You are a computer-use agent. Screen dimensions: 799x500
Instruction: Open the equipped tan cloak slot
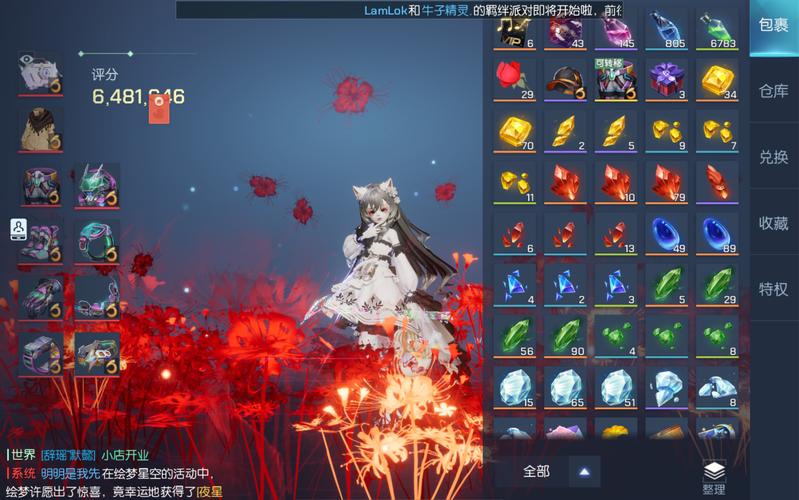pyautogui.click(x=40, y=128)
